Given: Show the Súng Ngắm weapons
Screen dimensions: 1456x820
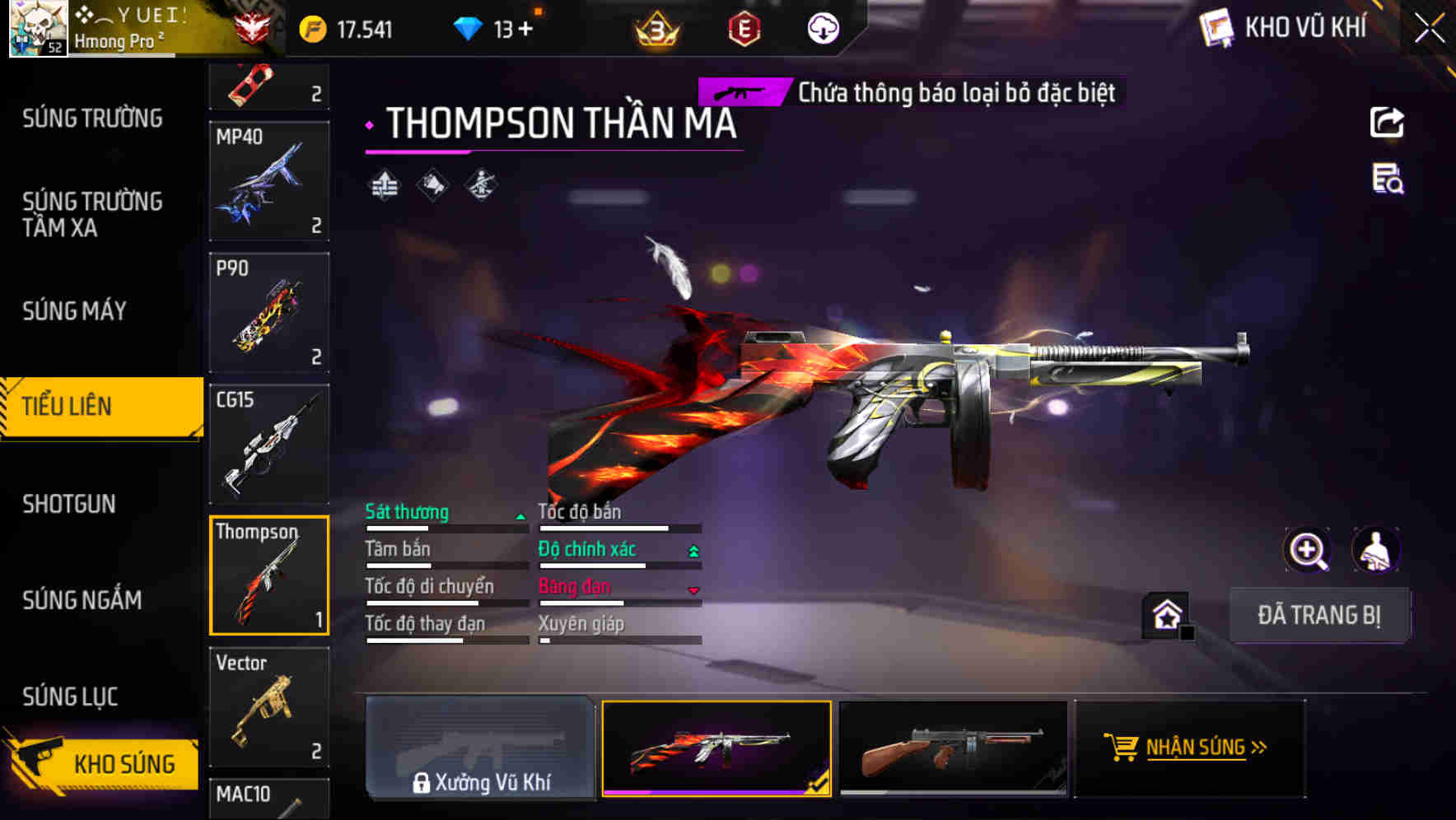Looking at the screenshot, I should [82, 600].
